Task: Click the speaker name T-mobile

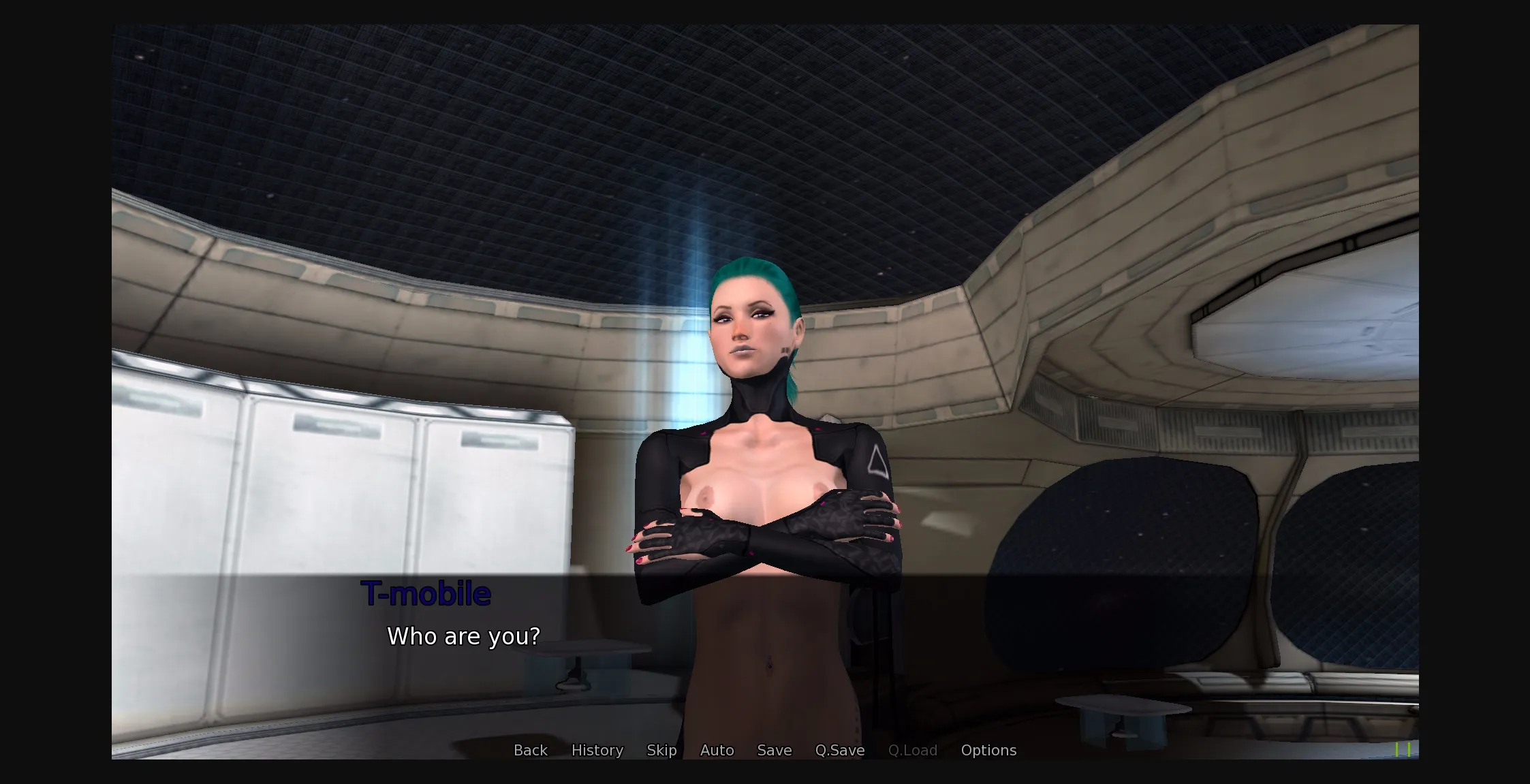Action: point(426,593)
